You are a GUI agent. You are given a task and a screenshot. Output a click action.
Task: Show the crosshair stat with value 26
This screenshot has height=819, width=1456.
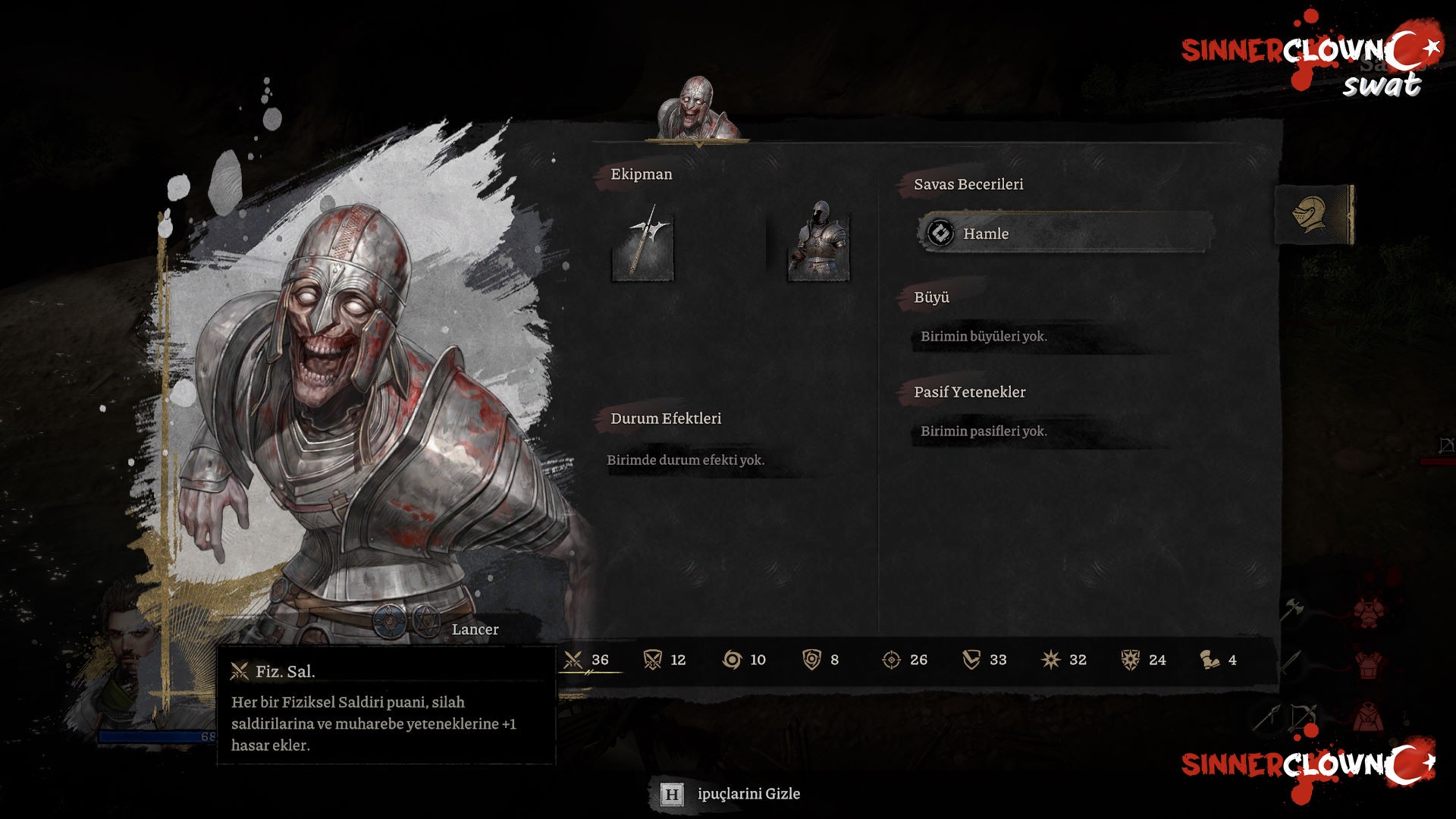(x=905, y=660)
